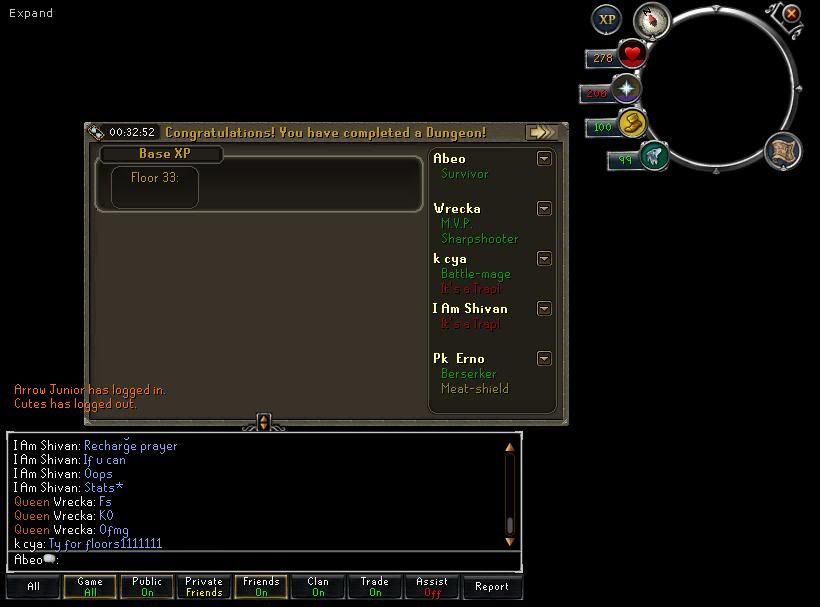Open the dropdown next to Wrecka
This screenshot has height=607, width=820.
coord(544,208)
